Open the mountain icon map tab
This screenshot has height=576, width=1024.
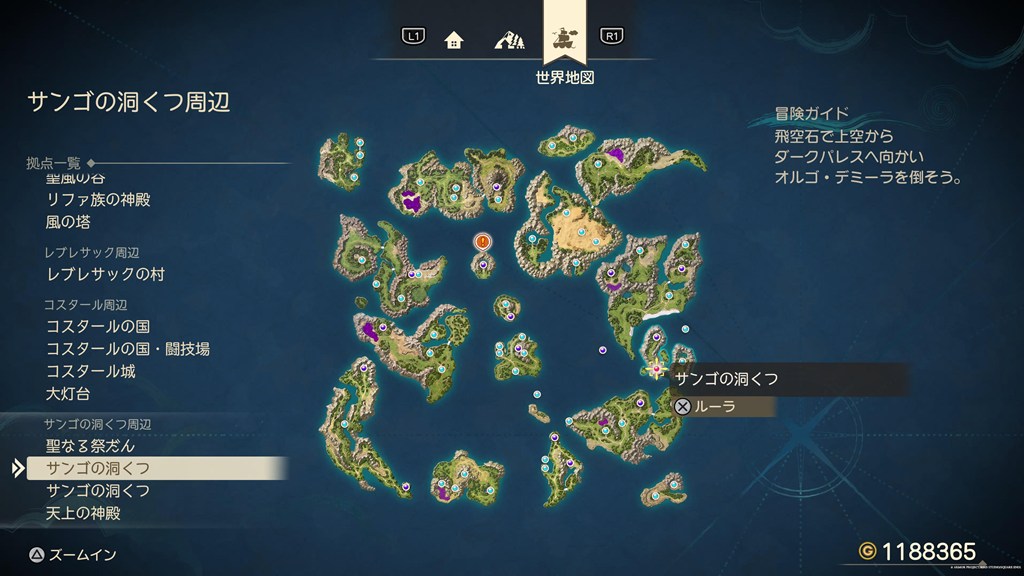[x=509, y=40]
